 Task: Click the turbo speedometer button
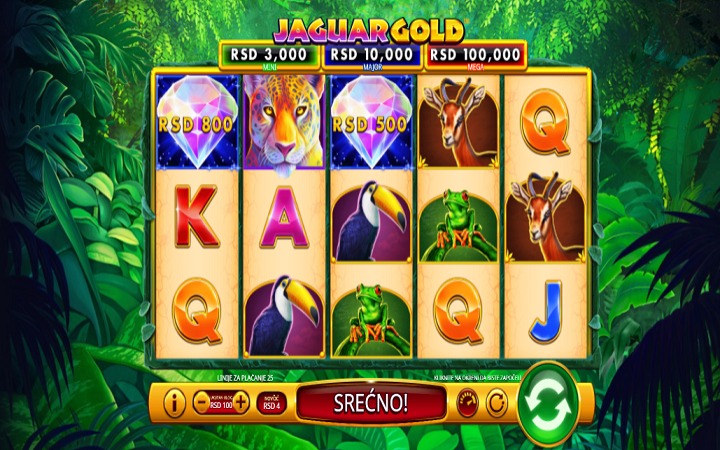pos(468,403)
